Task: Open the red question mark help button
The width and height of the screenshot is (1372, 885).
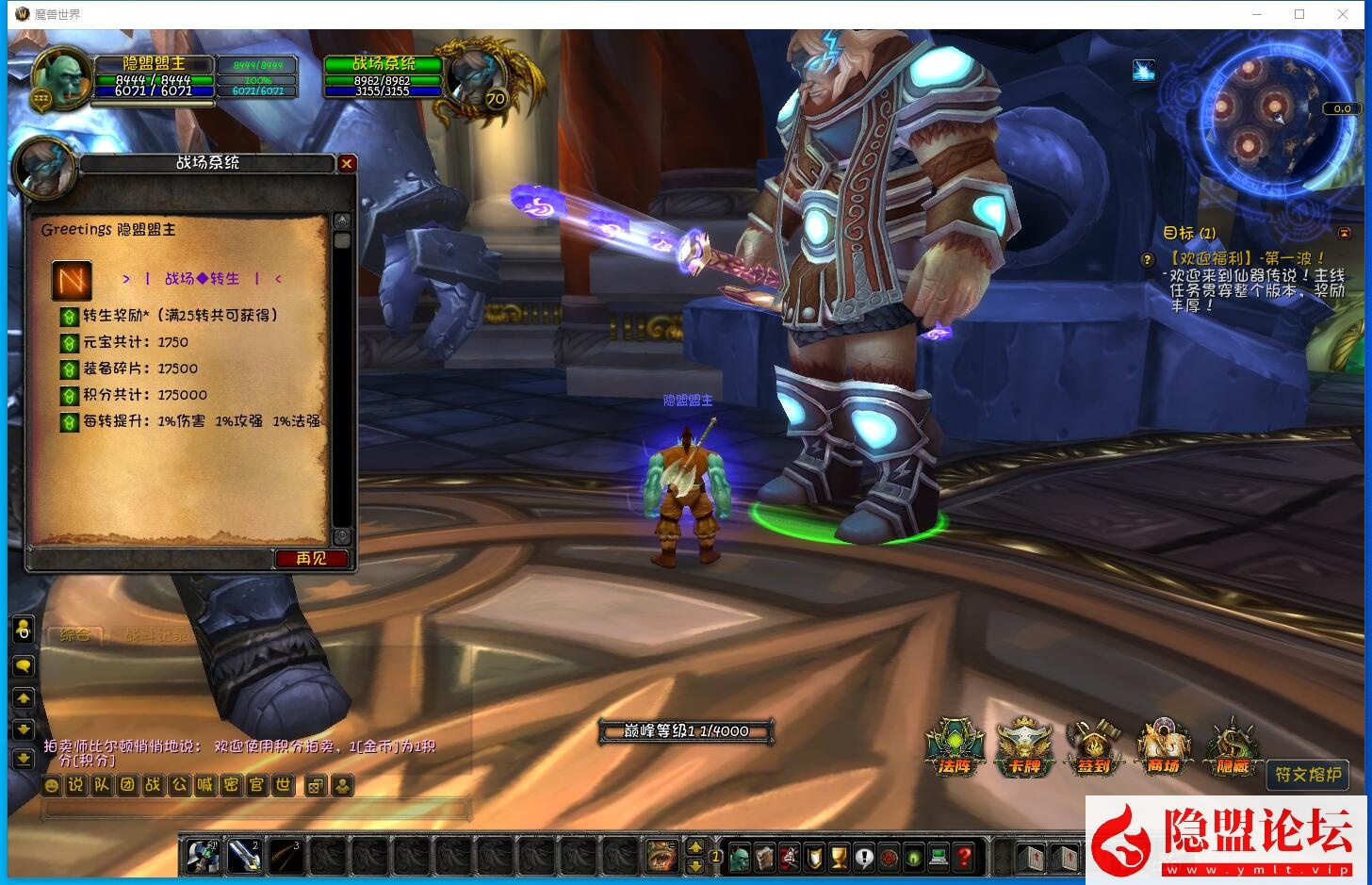Action: pyautogui.click(x=963, y=858)
